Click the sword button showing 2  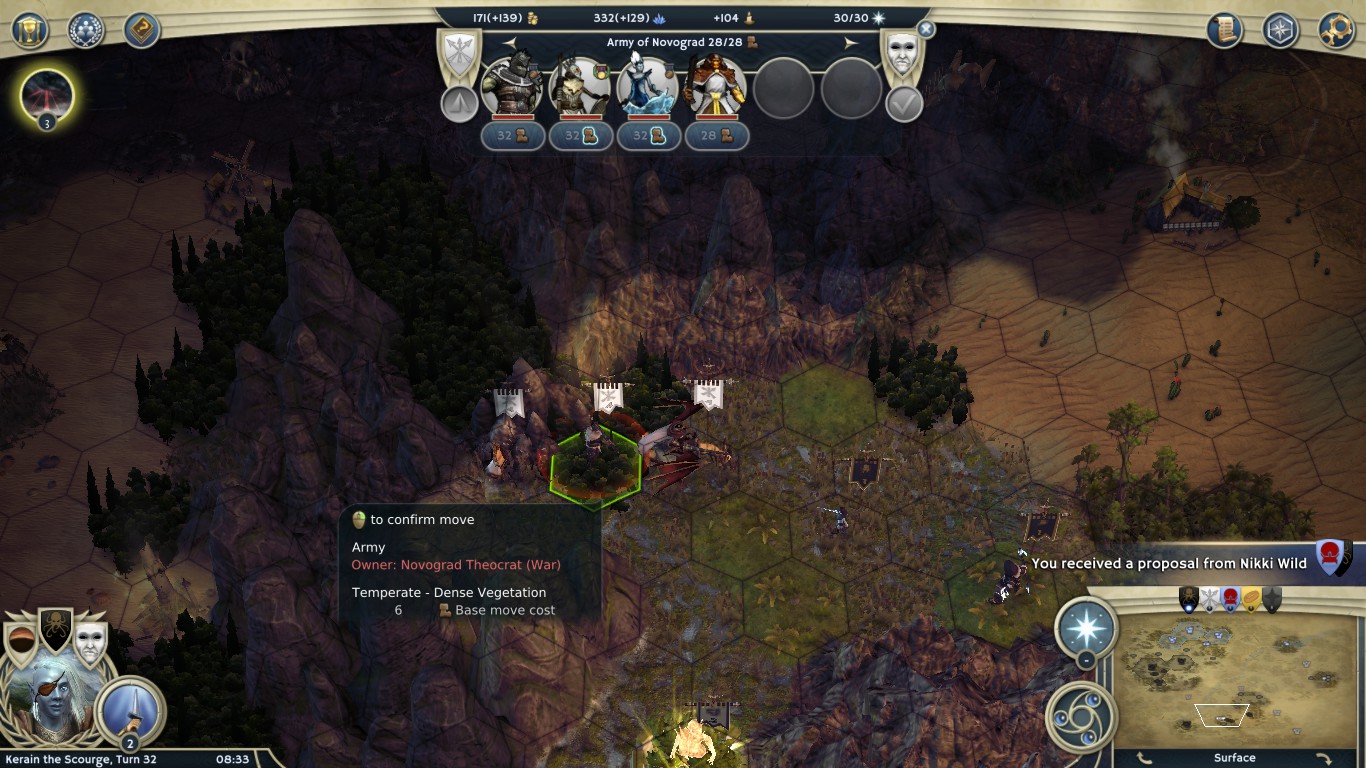pyautogui.click(x=131, y=710)
